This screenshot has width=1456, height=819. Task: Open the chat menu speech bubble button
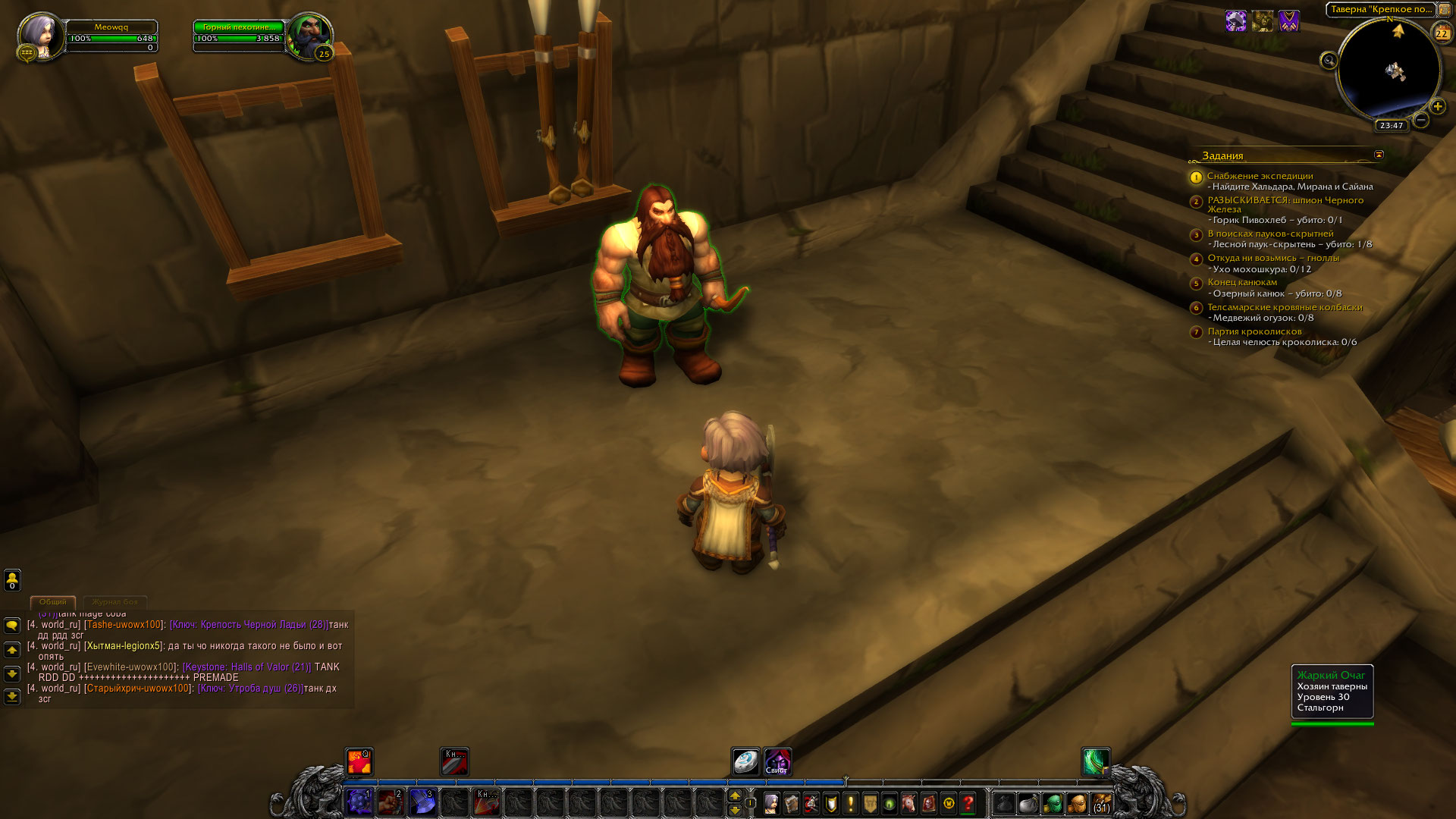point(12,626)
